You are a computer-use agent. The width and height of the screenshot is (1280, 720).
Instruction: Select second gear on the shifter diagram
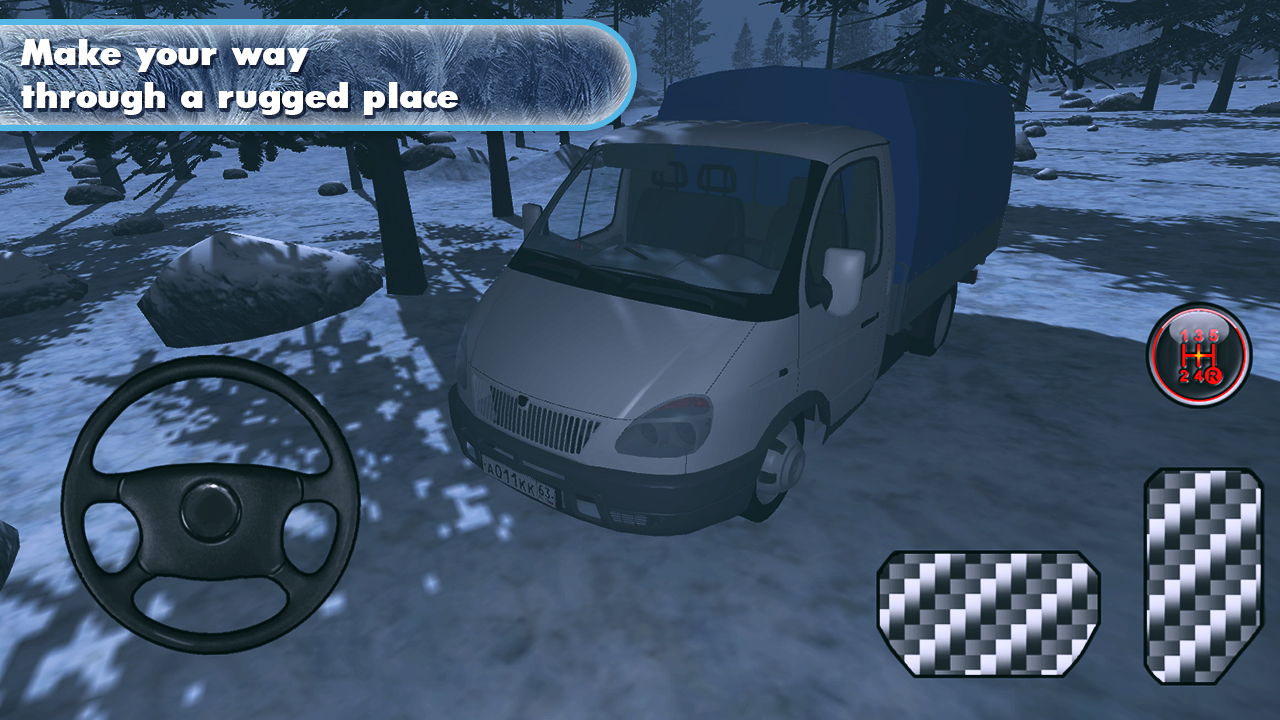[x=1184, y=375]
